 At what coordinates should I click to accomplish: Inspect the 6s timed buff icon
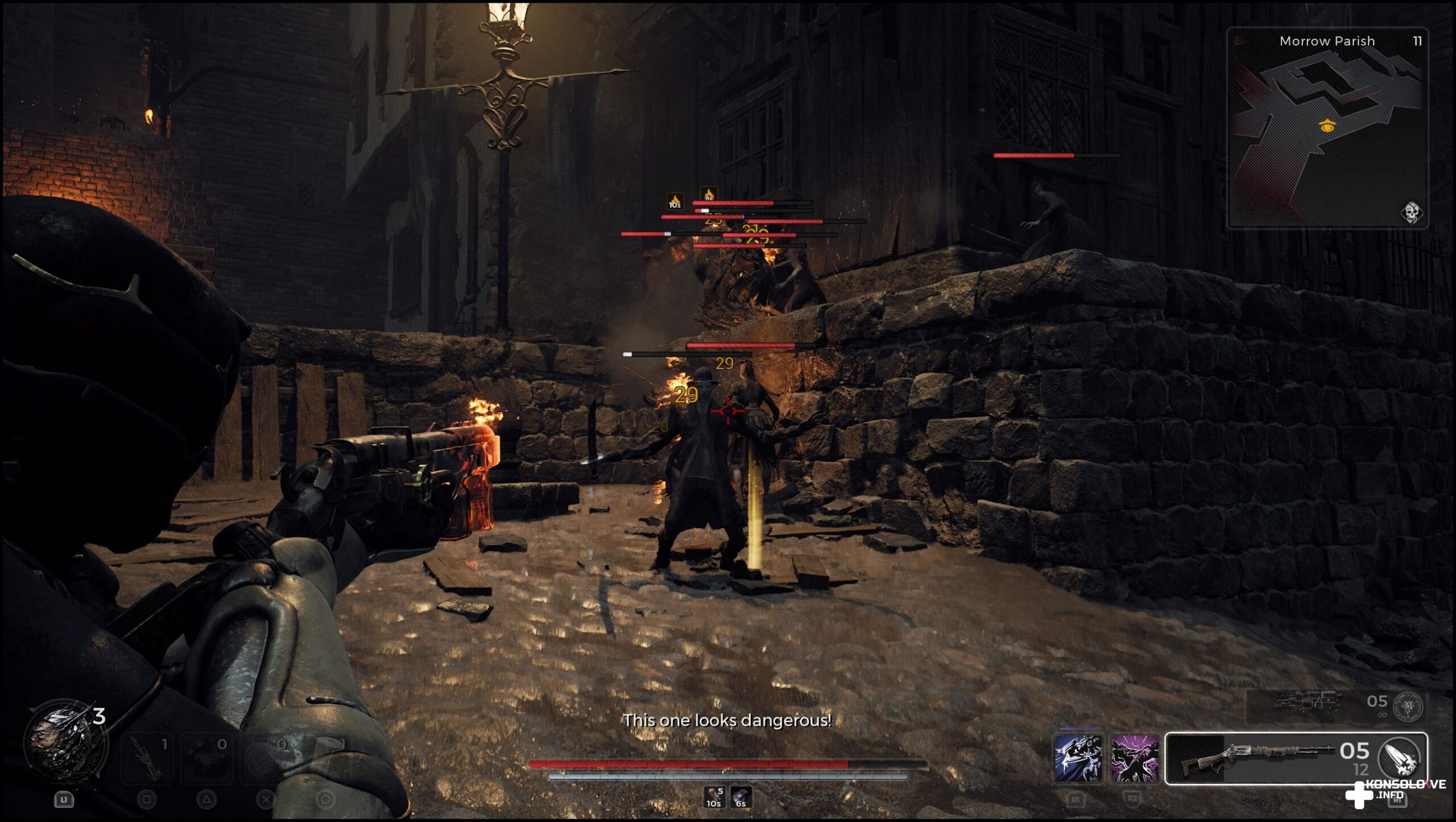click(x=741, y=797)
